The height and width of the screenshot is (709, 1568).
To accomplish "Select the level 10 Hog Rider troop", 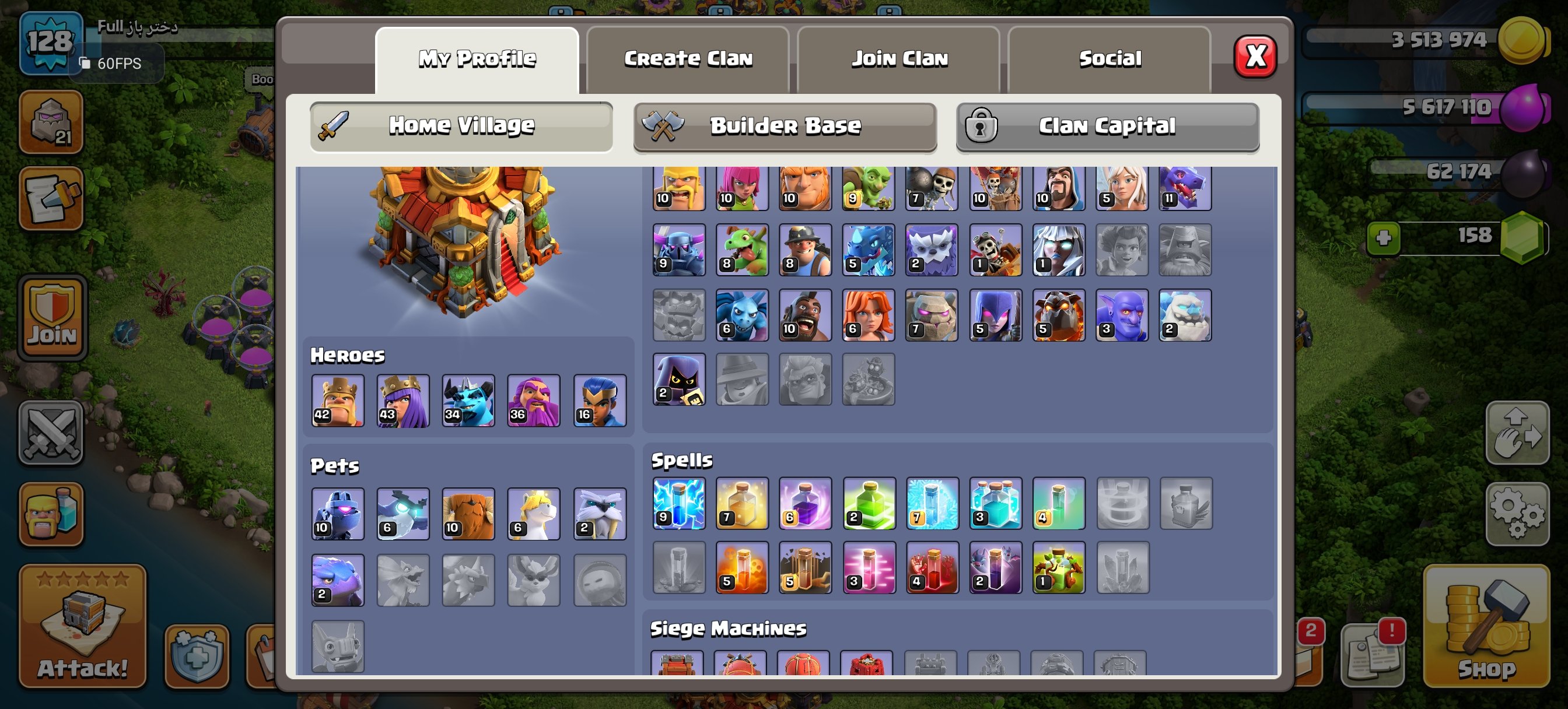I will click(804, 315).
